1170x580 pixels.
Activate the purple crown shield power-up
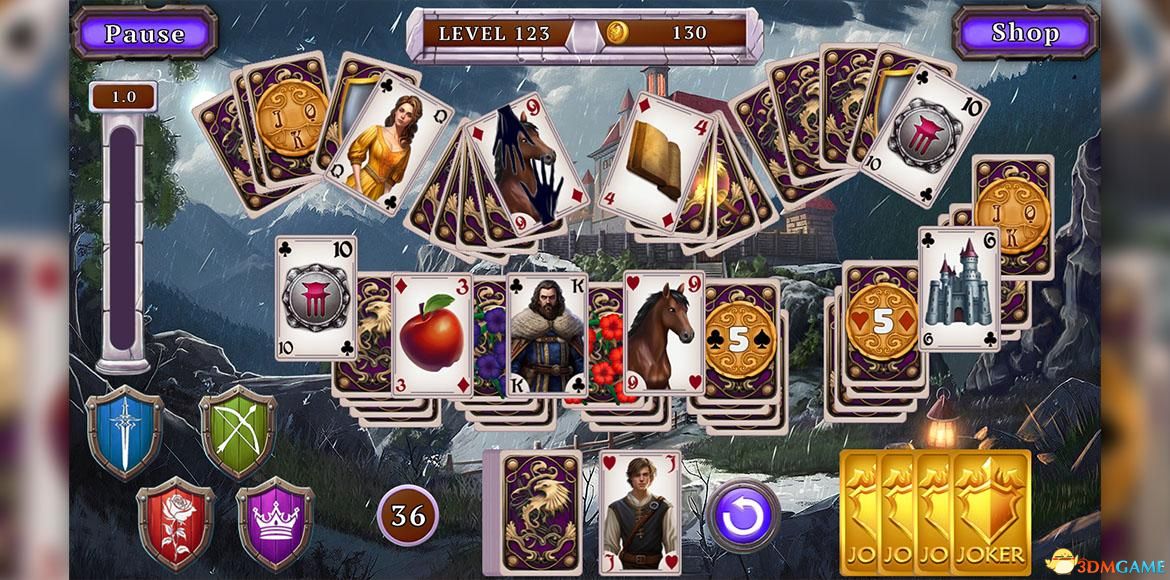[x=275, y=522]
